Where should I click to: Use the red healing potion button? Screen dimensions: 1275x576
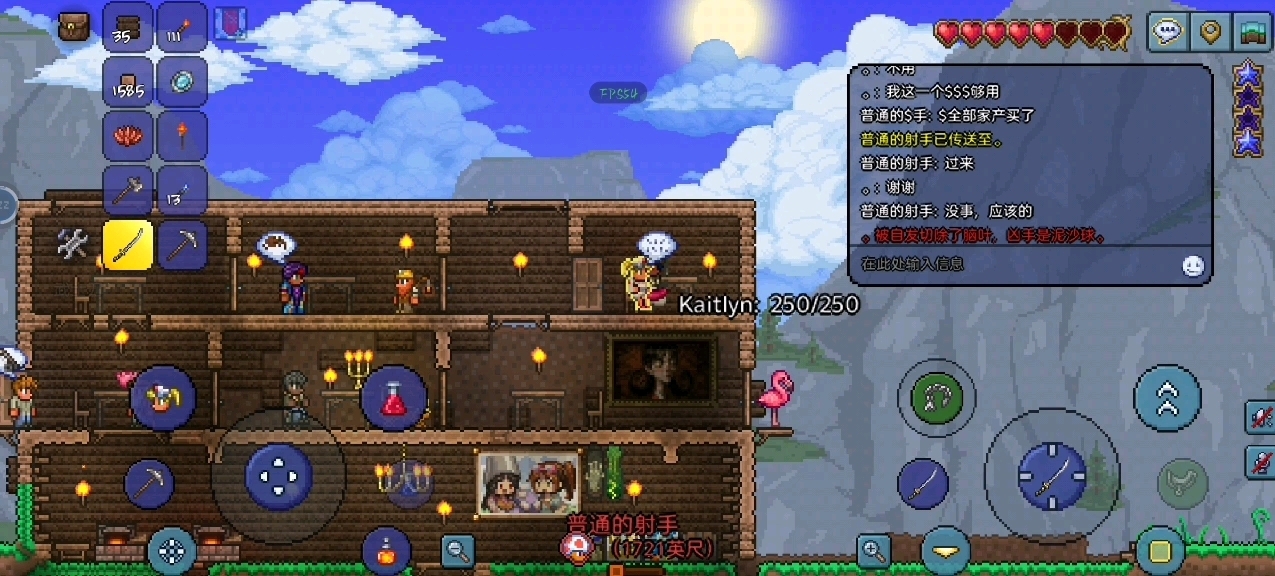click(394, 399)
